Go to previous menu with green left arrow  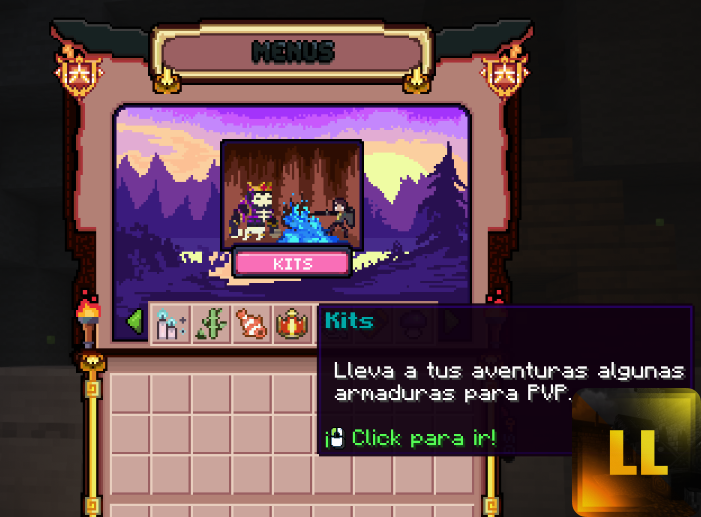point(134,322)
